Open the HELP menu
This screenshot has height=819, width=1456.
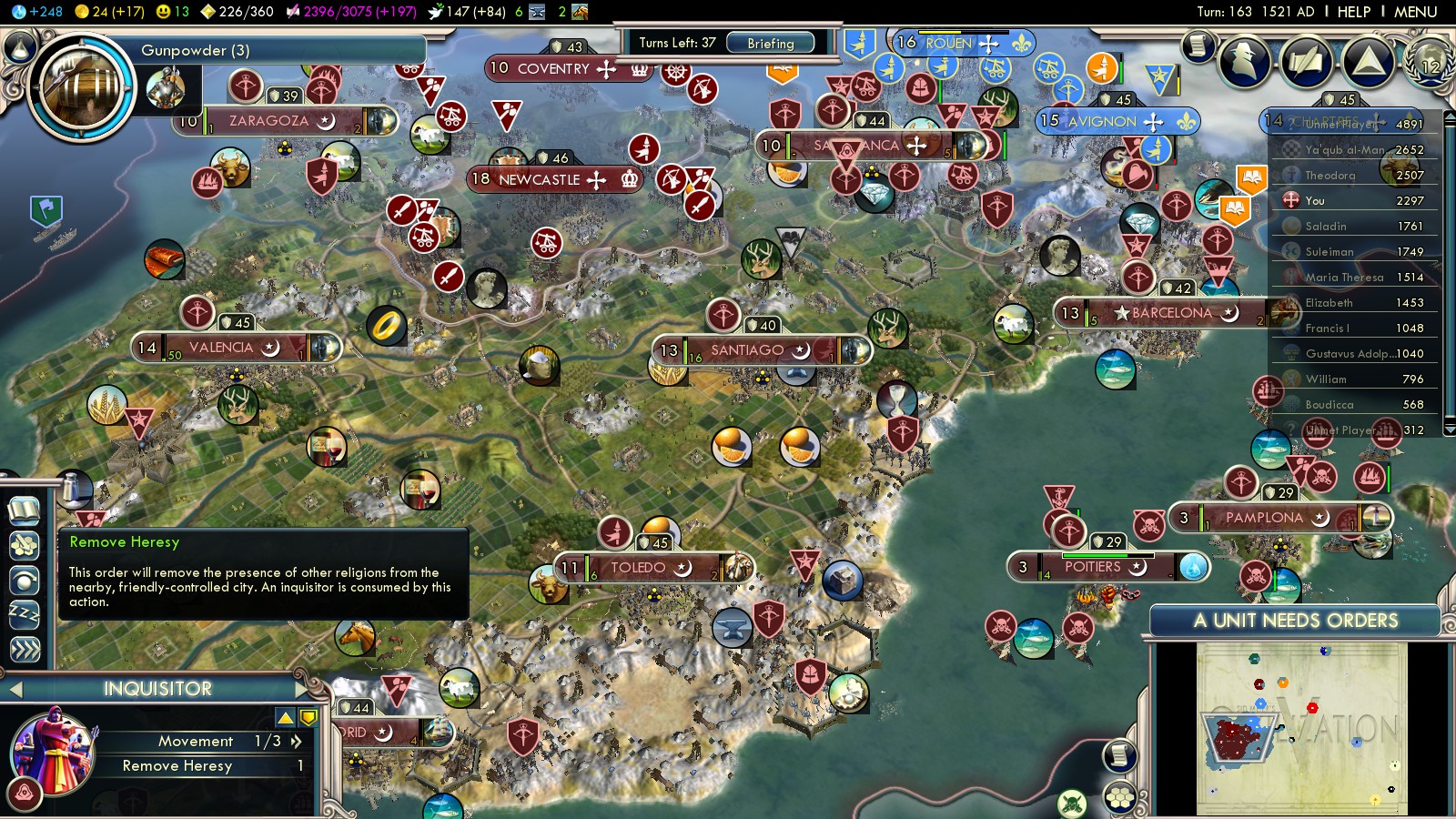point(1353,12)
